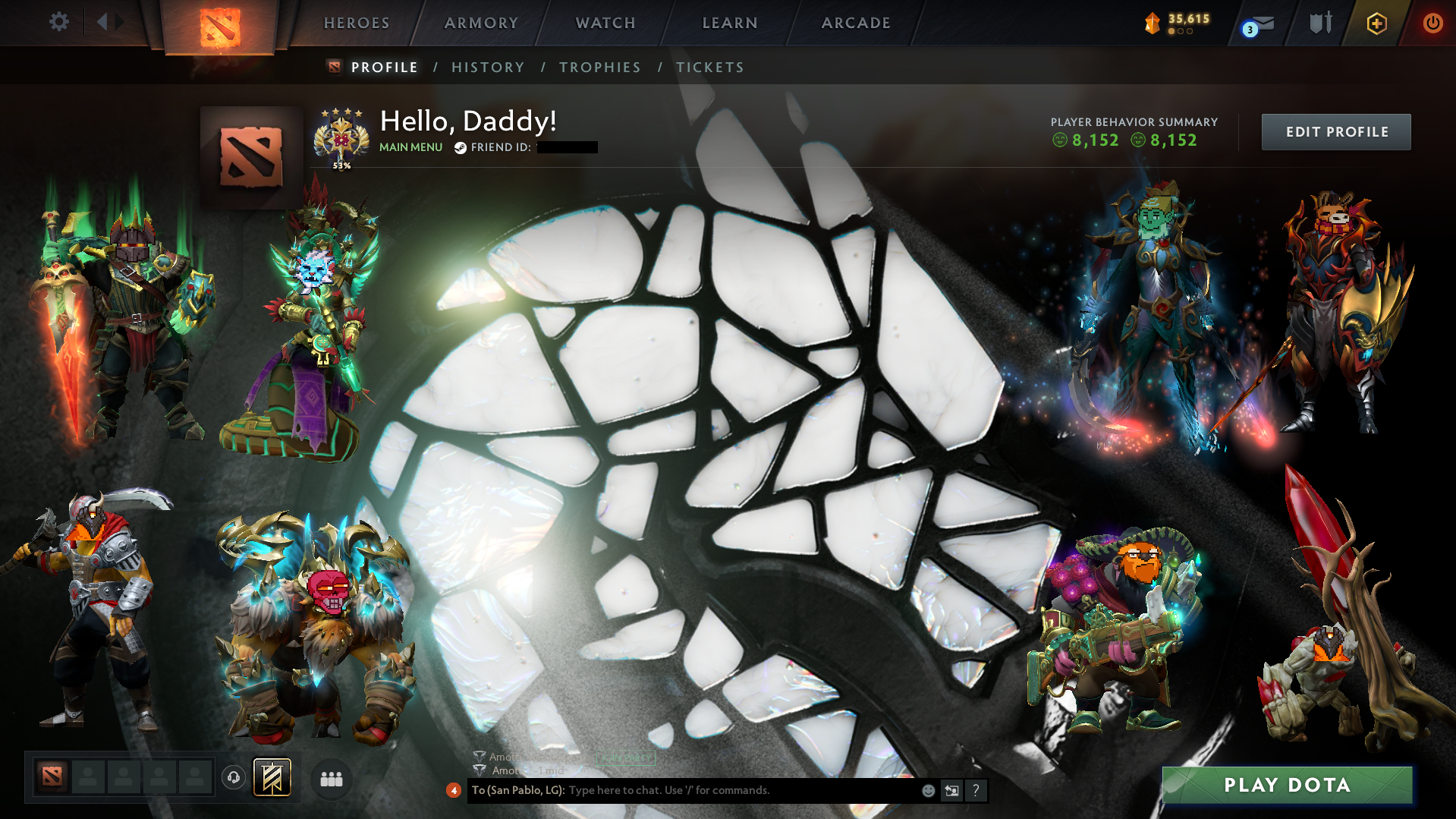Open the chat channel selector 'To (San Pablo, LG)'

point(519,790)
